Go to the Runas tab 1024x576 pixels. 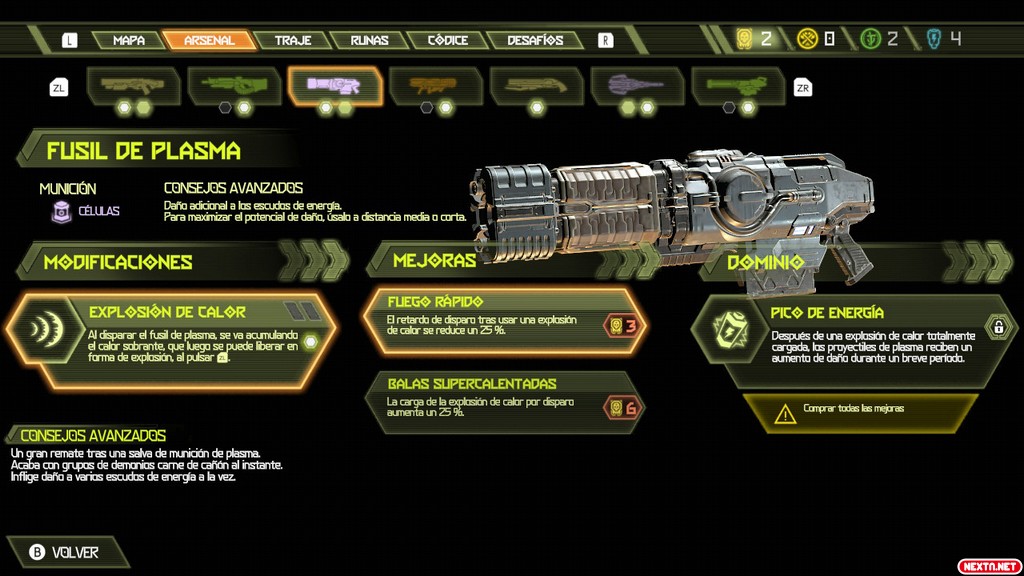369,40
